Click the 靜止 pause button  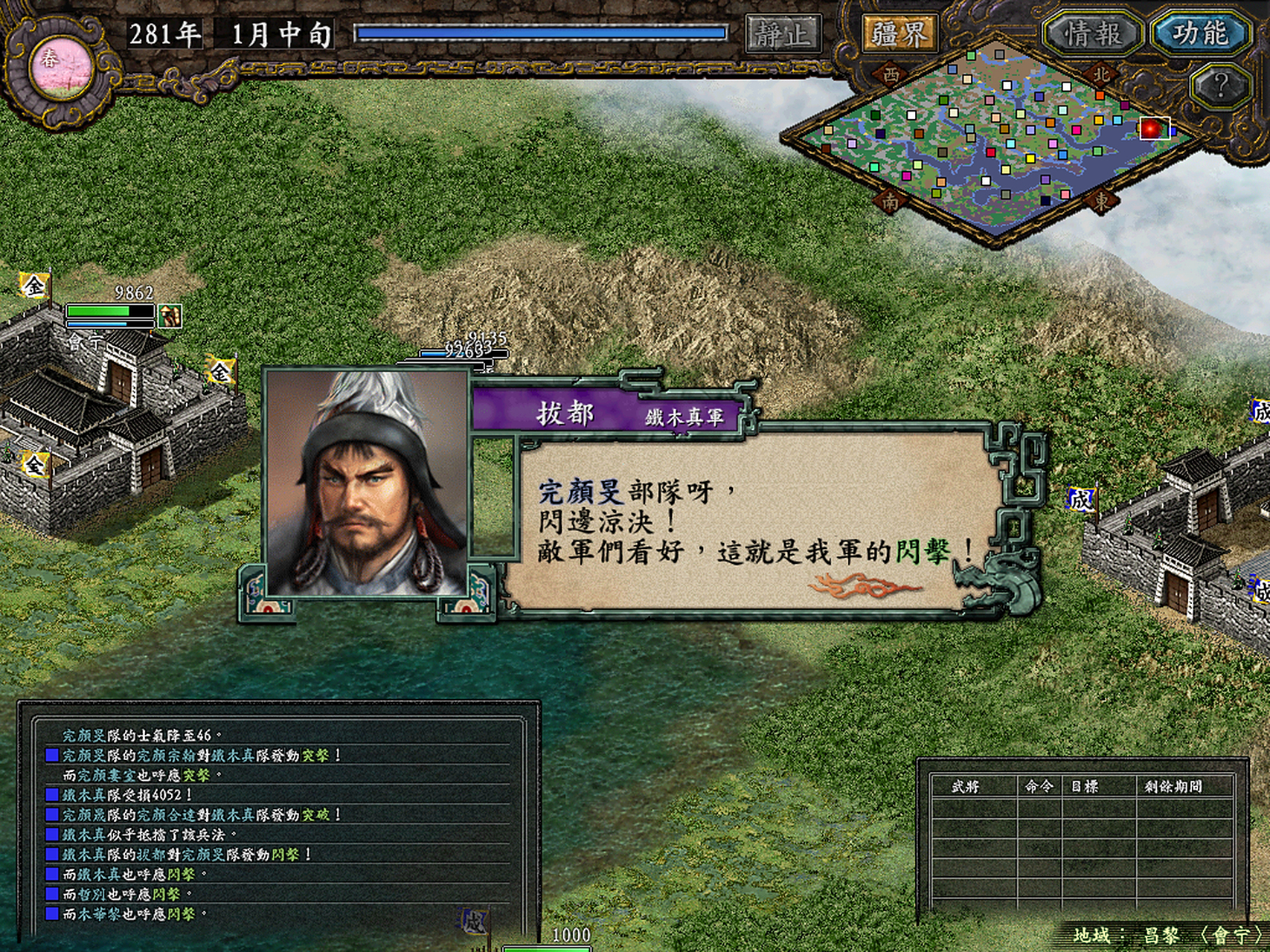783,33
